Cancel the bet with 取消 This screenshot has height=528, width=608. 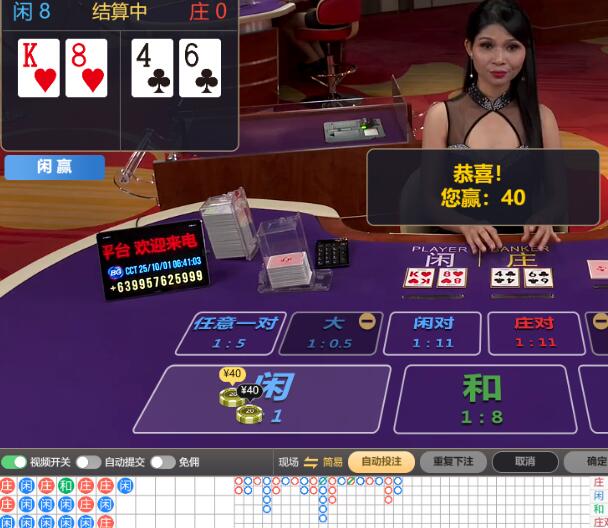point(525,462)
